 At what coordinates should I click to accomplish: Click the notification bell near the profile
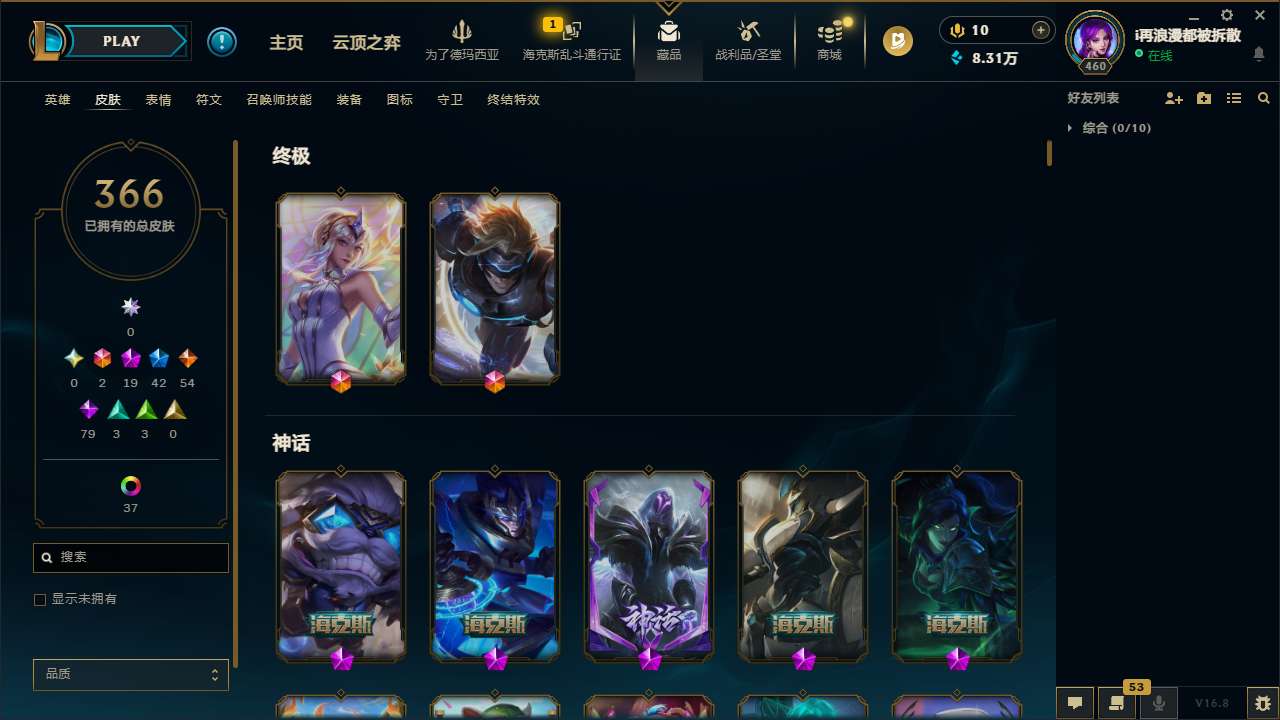1258,55
